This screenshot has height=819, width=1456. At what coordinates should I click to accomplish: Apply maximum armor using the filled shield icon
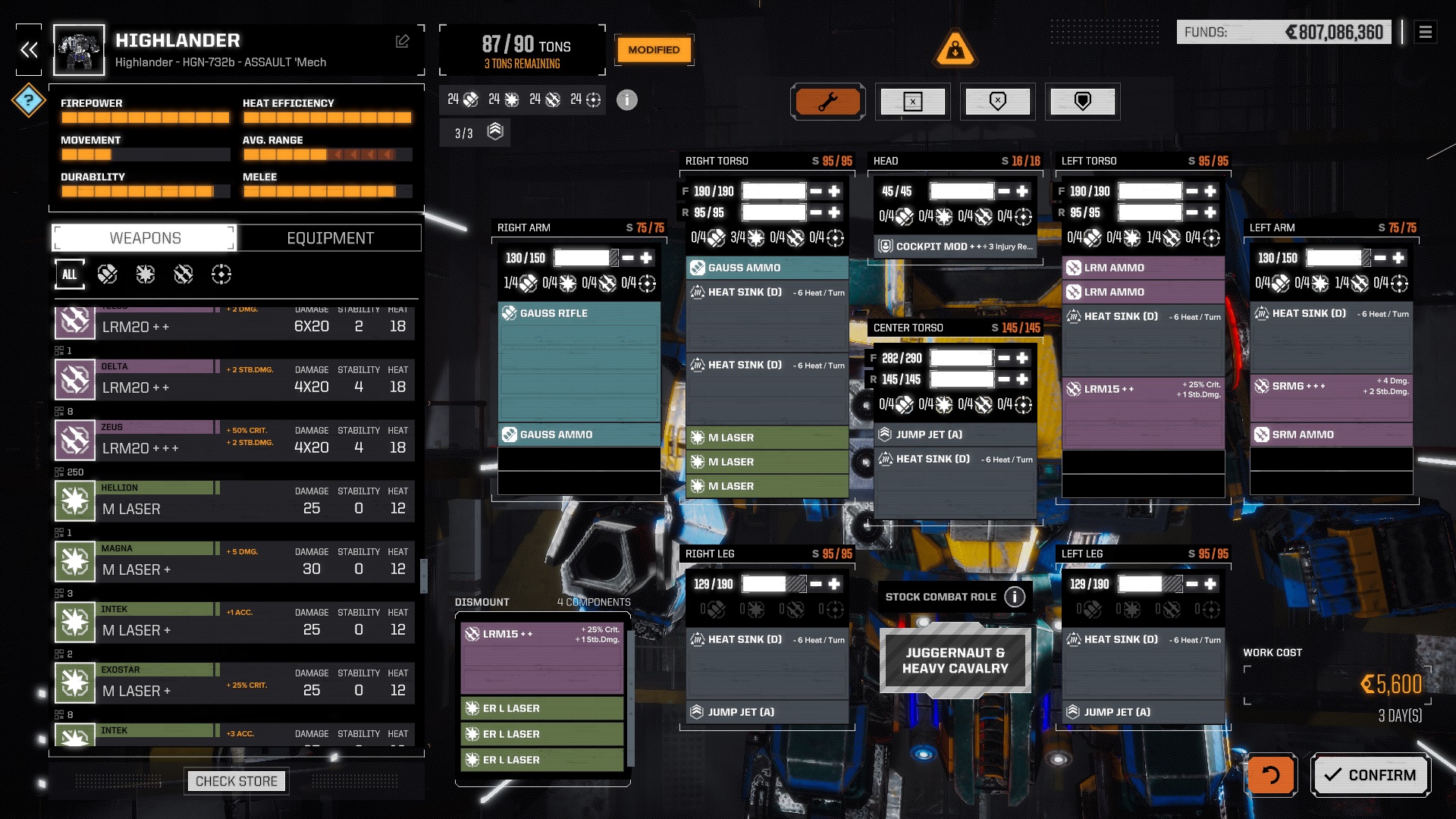click(x=1083, y=101)
